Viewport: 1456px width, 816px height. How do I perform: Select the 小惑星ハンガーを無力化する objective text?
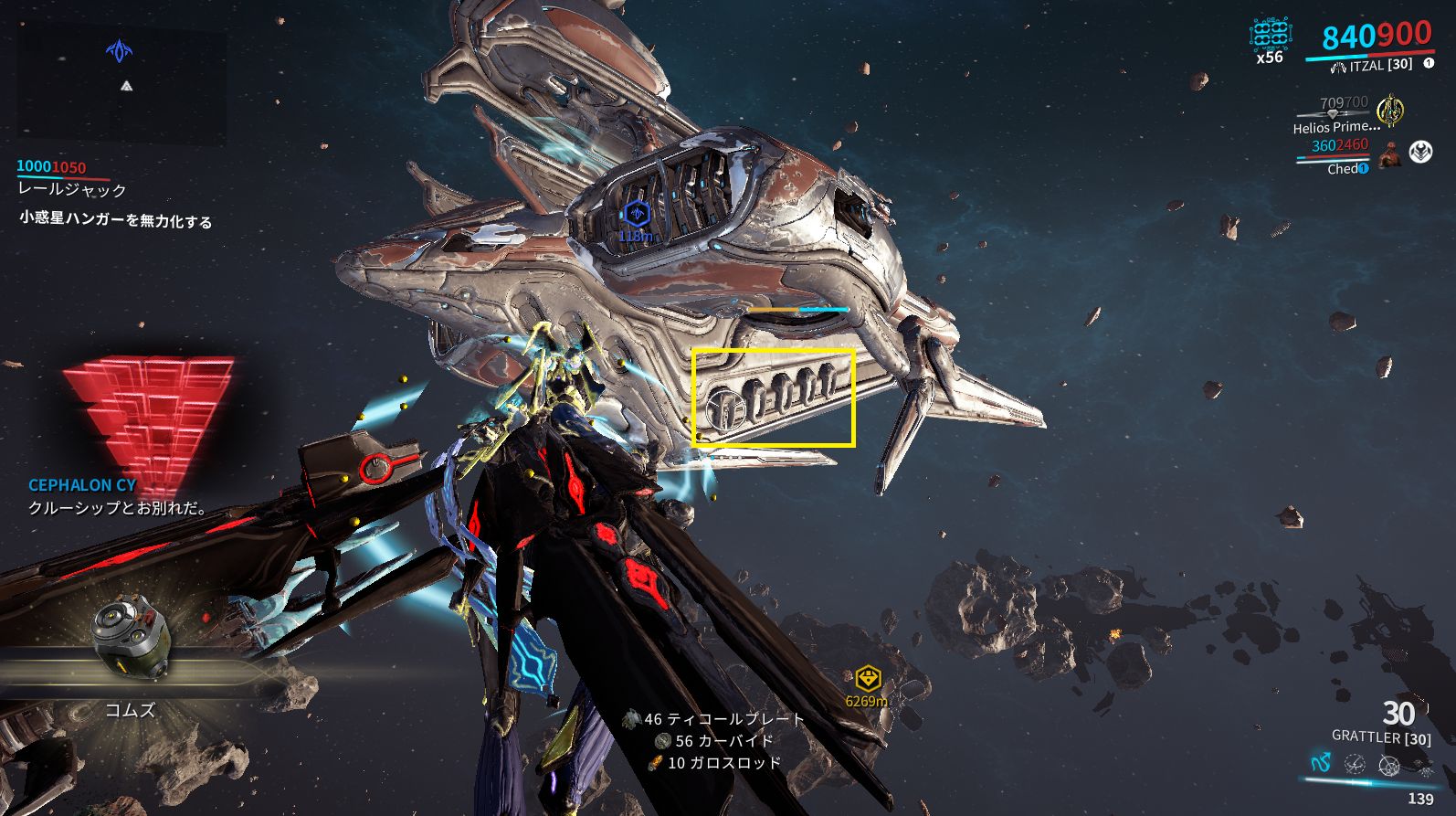coord(116,220)
